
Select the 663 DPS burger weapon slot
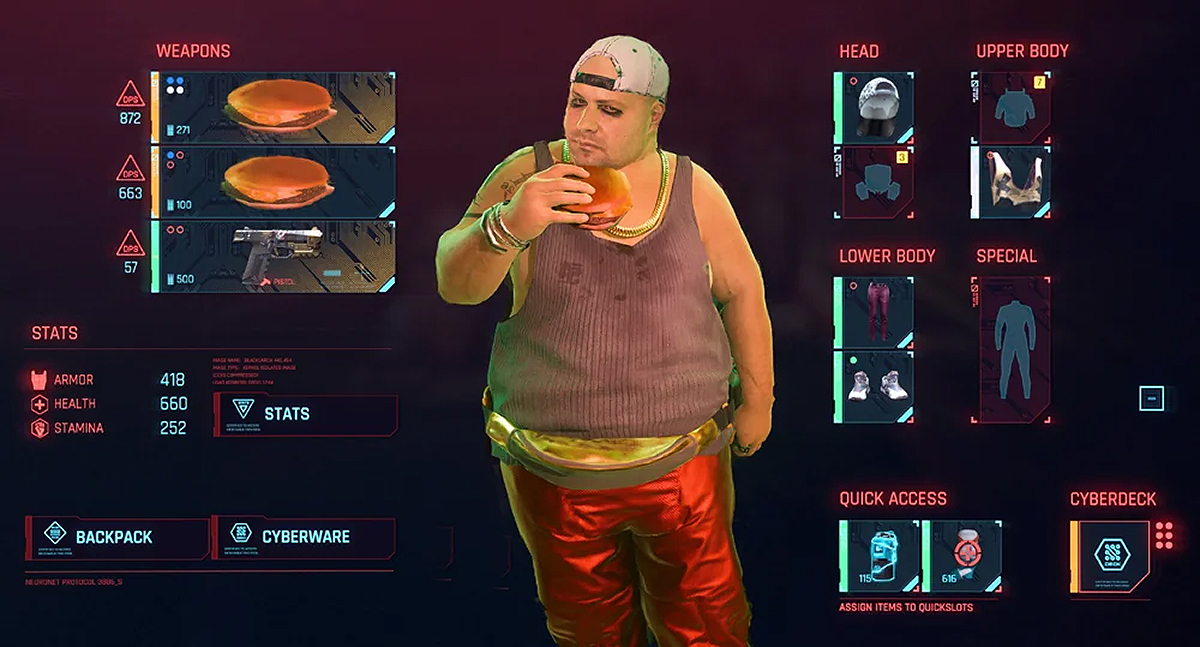(273, 182)
